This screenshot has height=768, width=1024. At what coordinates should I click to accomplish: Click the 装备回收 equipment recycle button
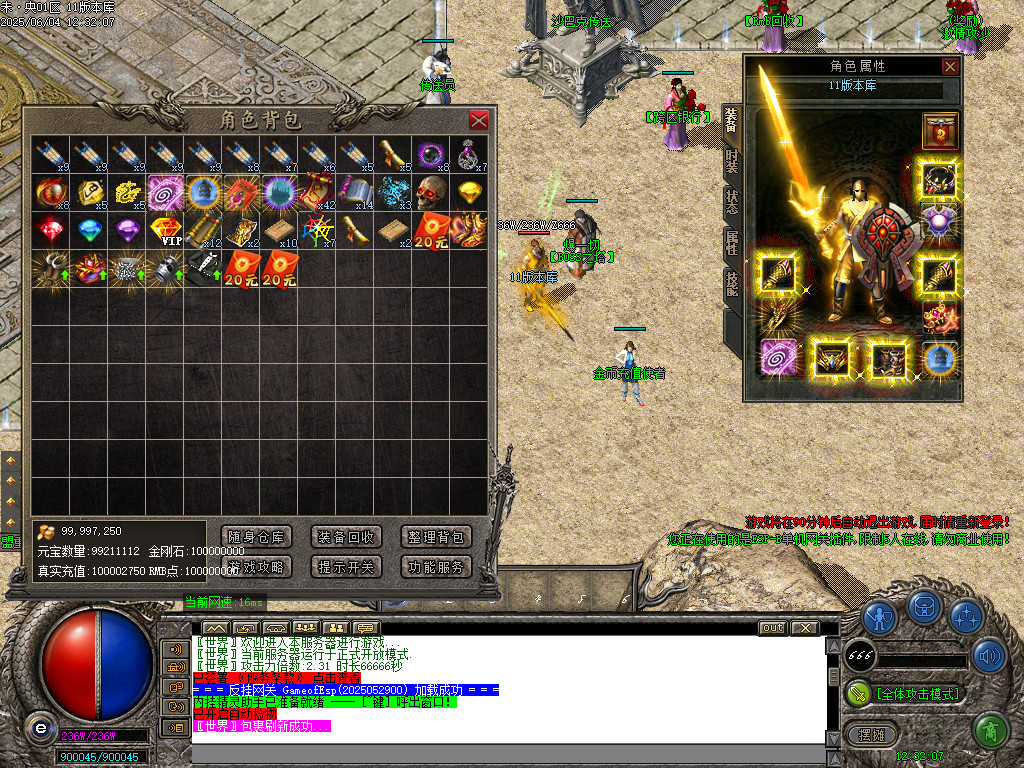tap(346, 537)
